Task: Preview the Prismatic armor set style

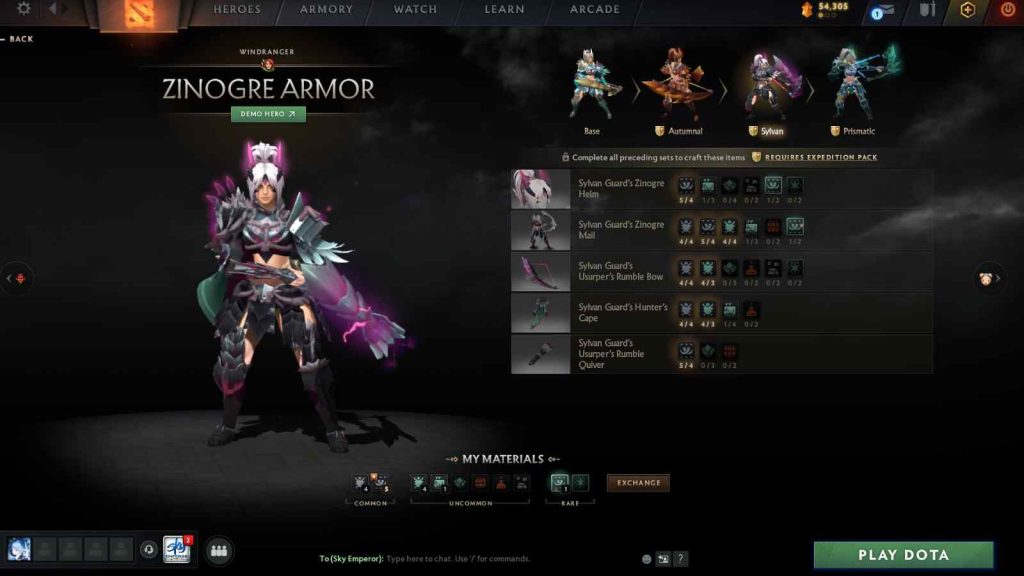Action: (853, 92)
